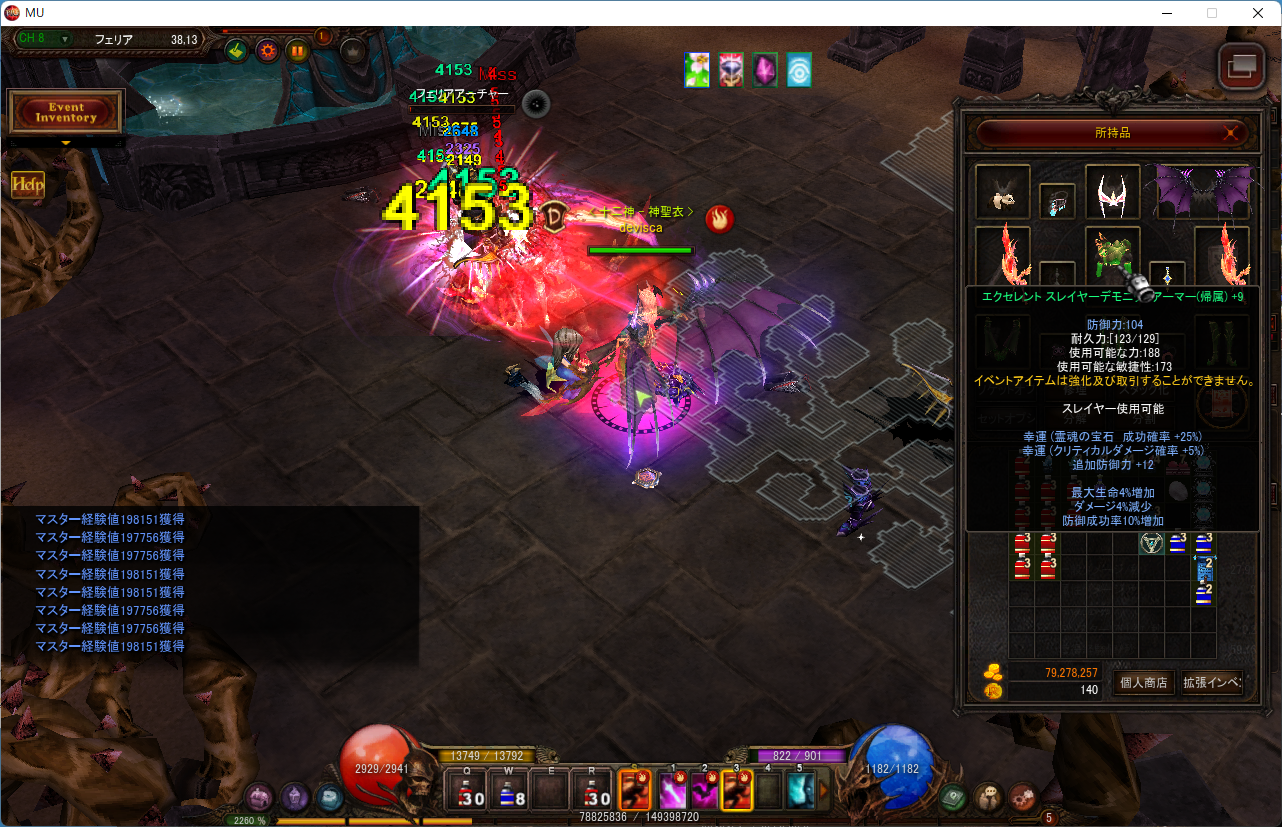Click the green broom icon
This screenshot has width=1282, height=827.
pos(237,50)
